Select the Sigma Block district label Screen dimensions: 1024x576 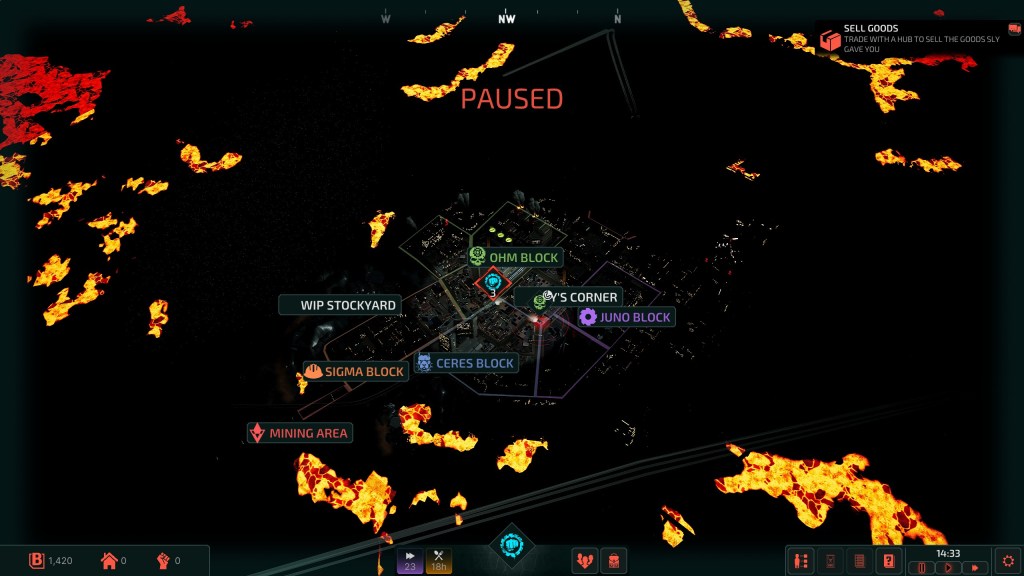point(355,372)
